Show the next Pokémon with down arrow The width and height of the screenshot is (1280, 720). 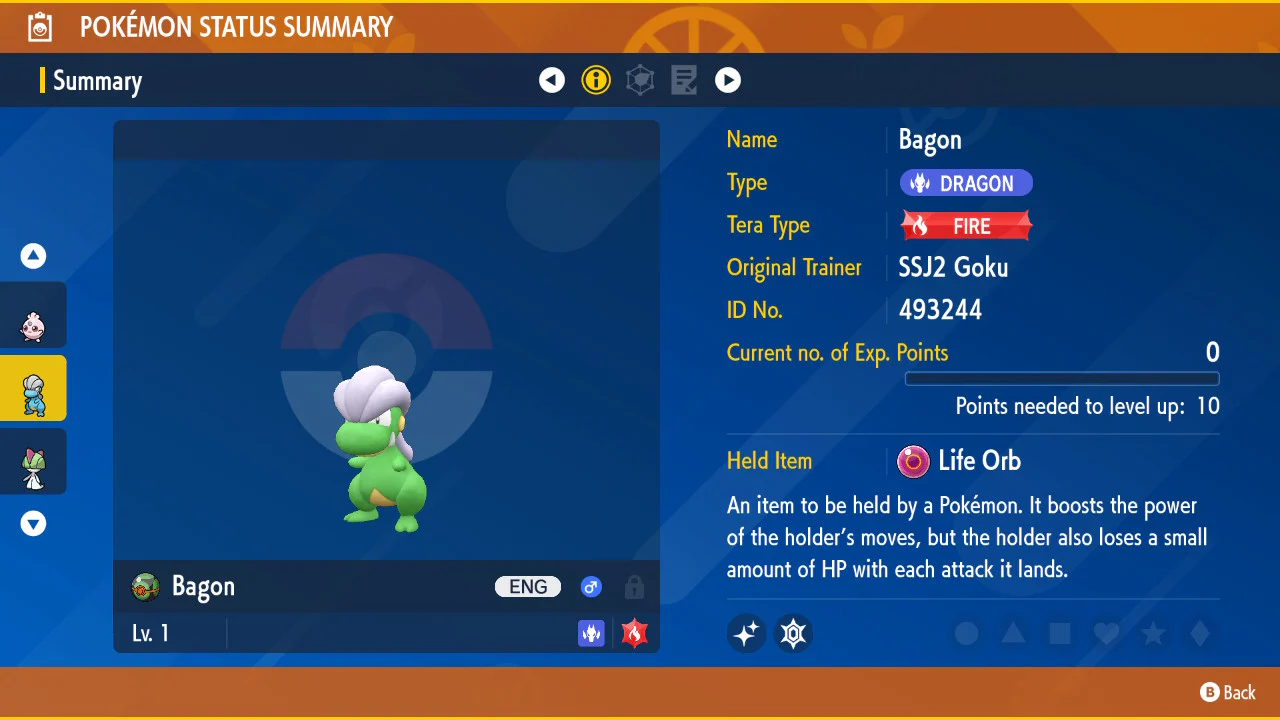[33, 523]
